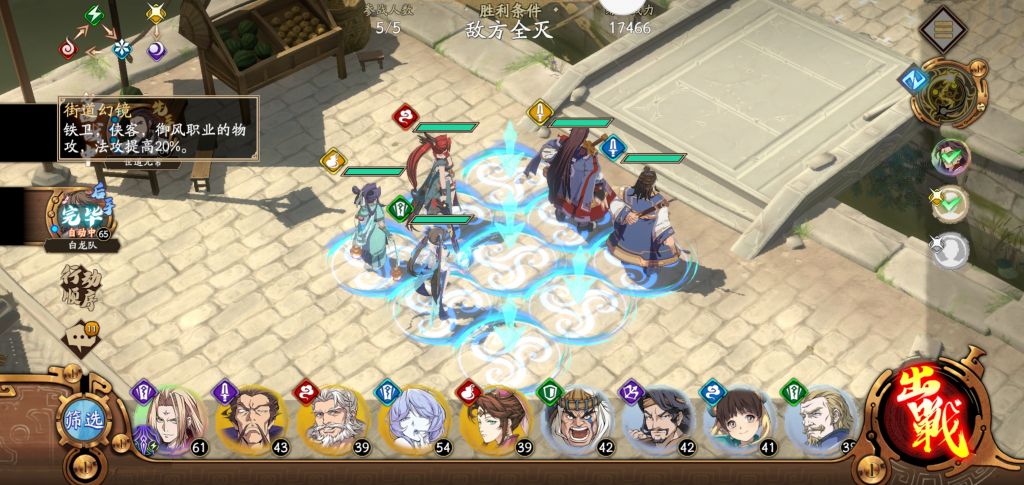Toggle the beige orb with green checkmark
This screenshot has width=1024, height=485.
[x=950, y=203]
